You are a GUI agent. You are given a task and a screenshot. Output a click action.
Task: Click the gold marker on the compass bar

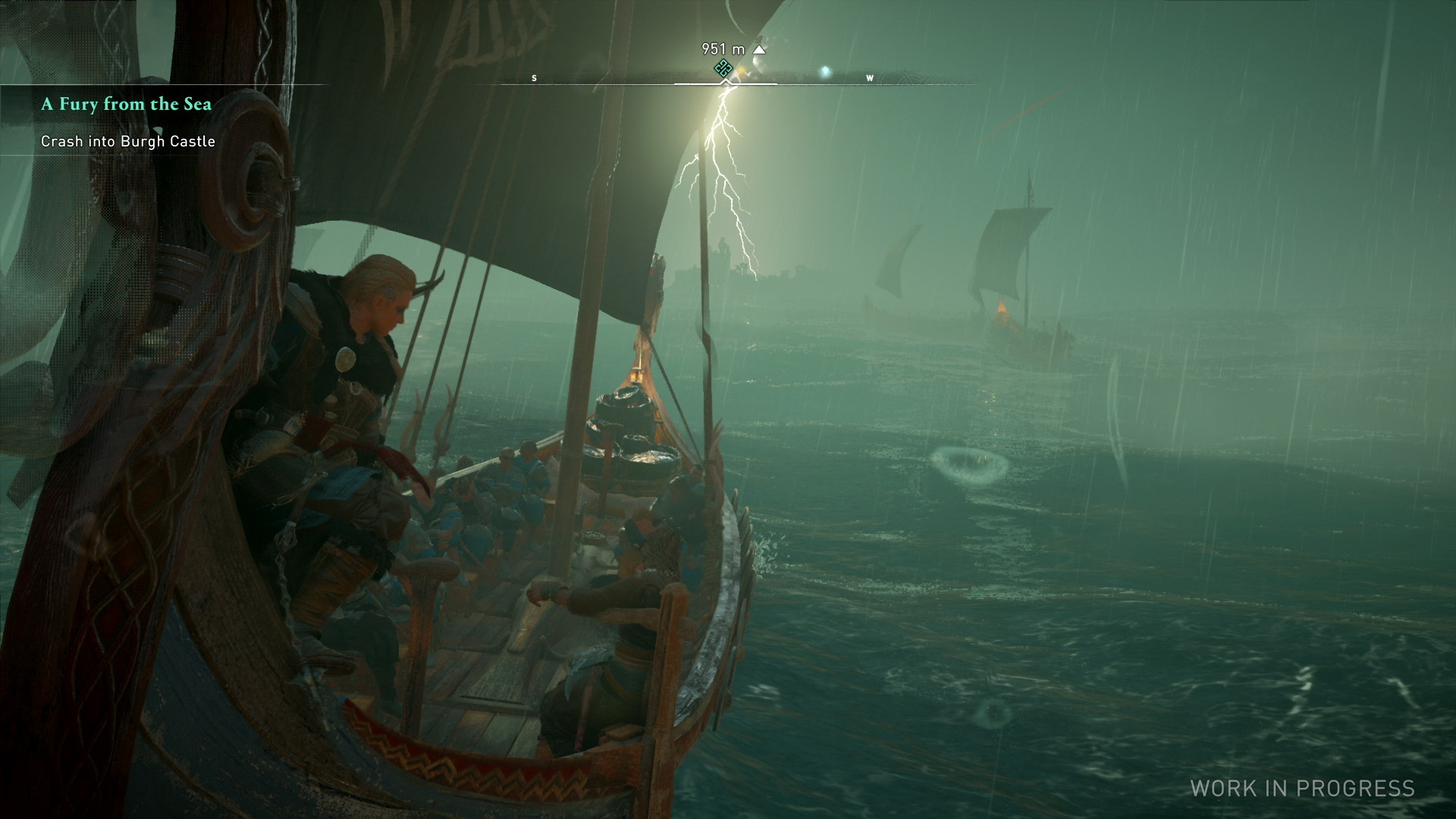point(741,71)
